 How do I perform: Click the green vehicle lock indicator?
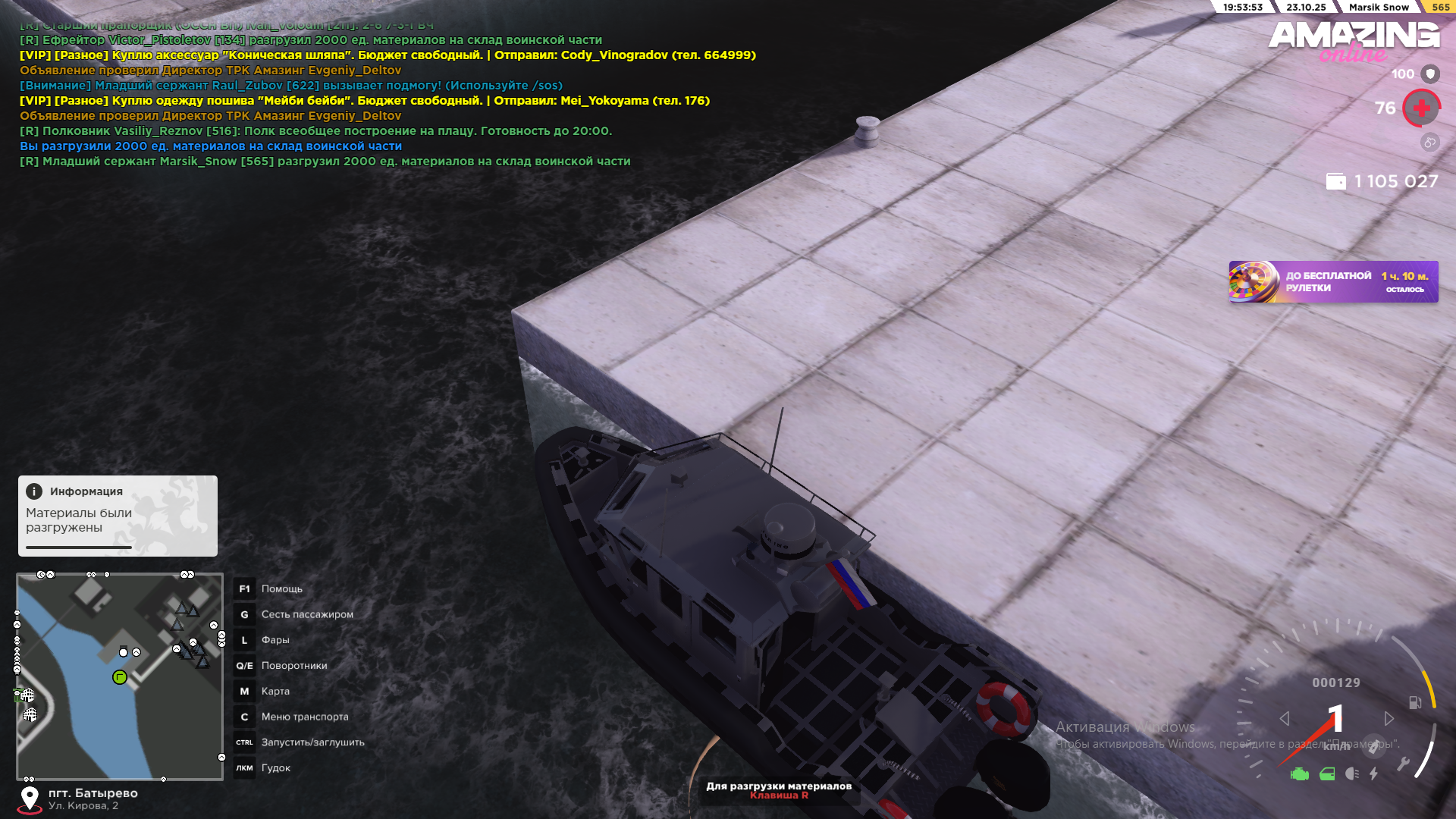(1327, 774)
